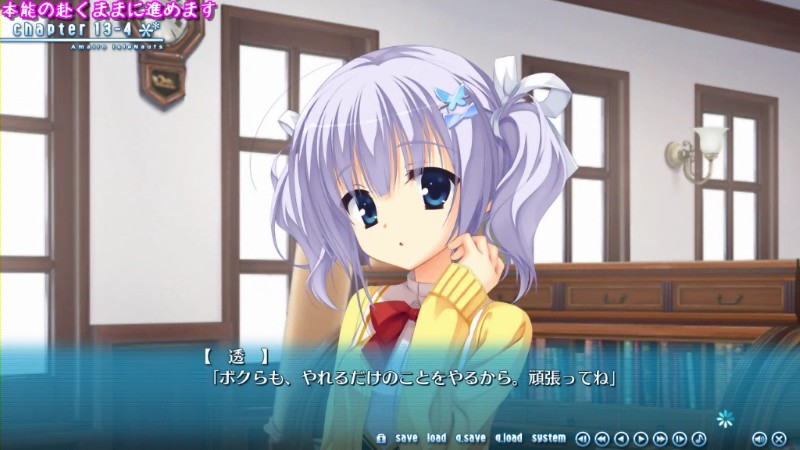
Task: Open the system settings menu
Action: pyautogui.click(x=548, y=438)
